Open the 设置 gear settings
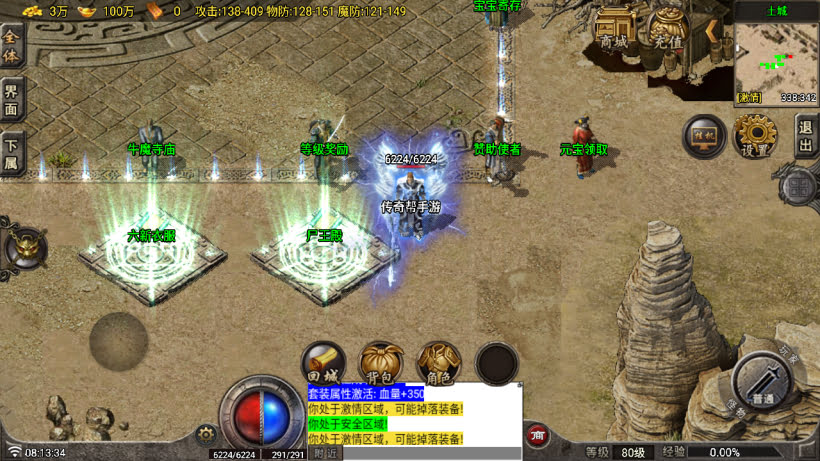 (755, 136)
